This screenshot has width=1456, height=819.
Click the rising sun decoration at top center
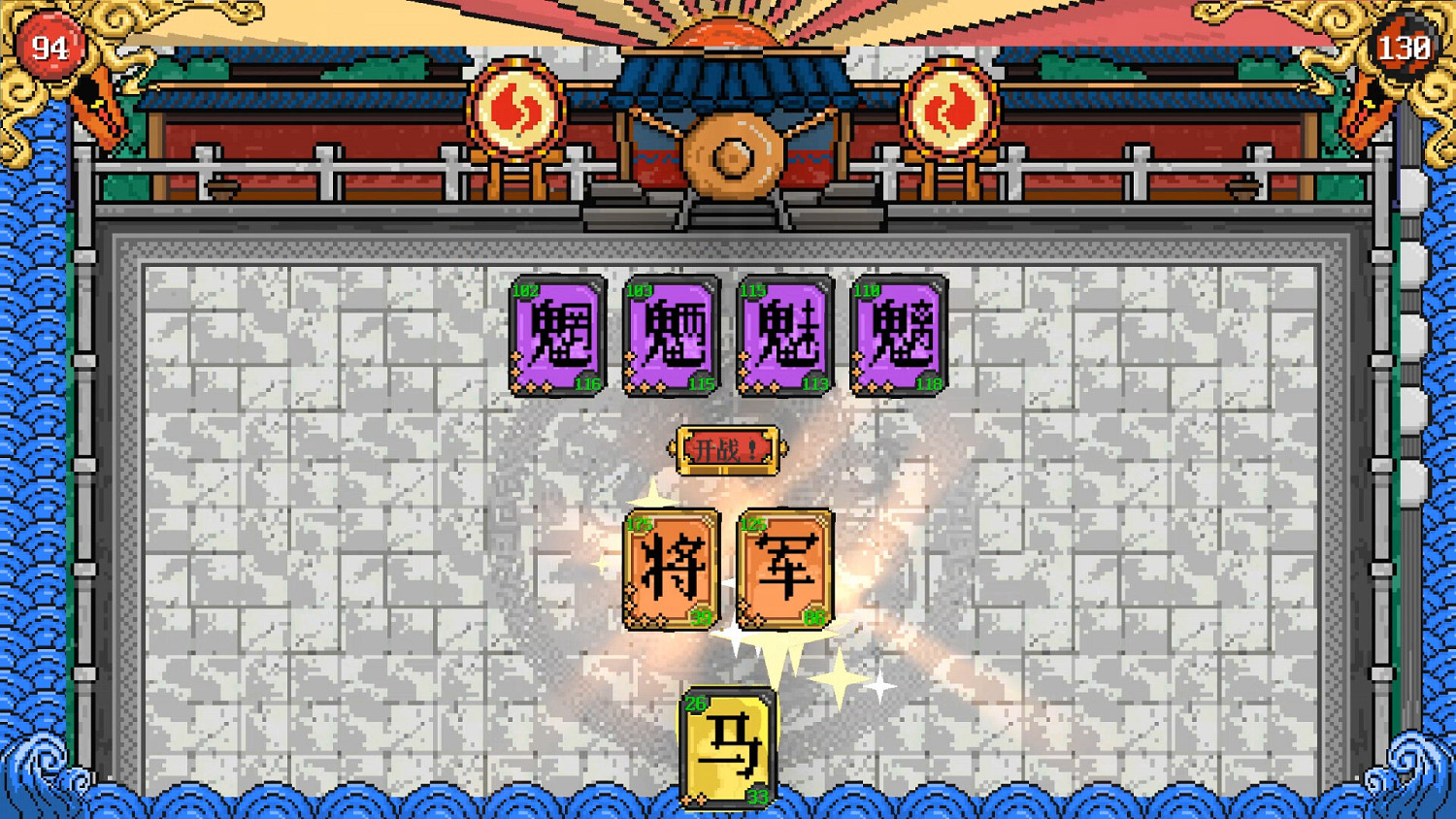click(728, 34)
